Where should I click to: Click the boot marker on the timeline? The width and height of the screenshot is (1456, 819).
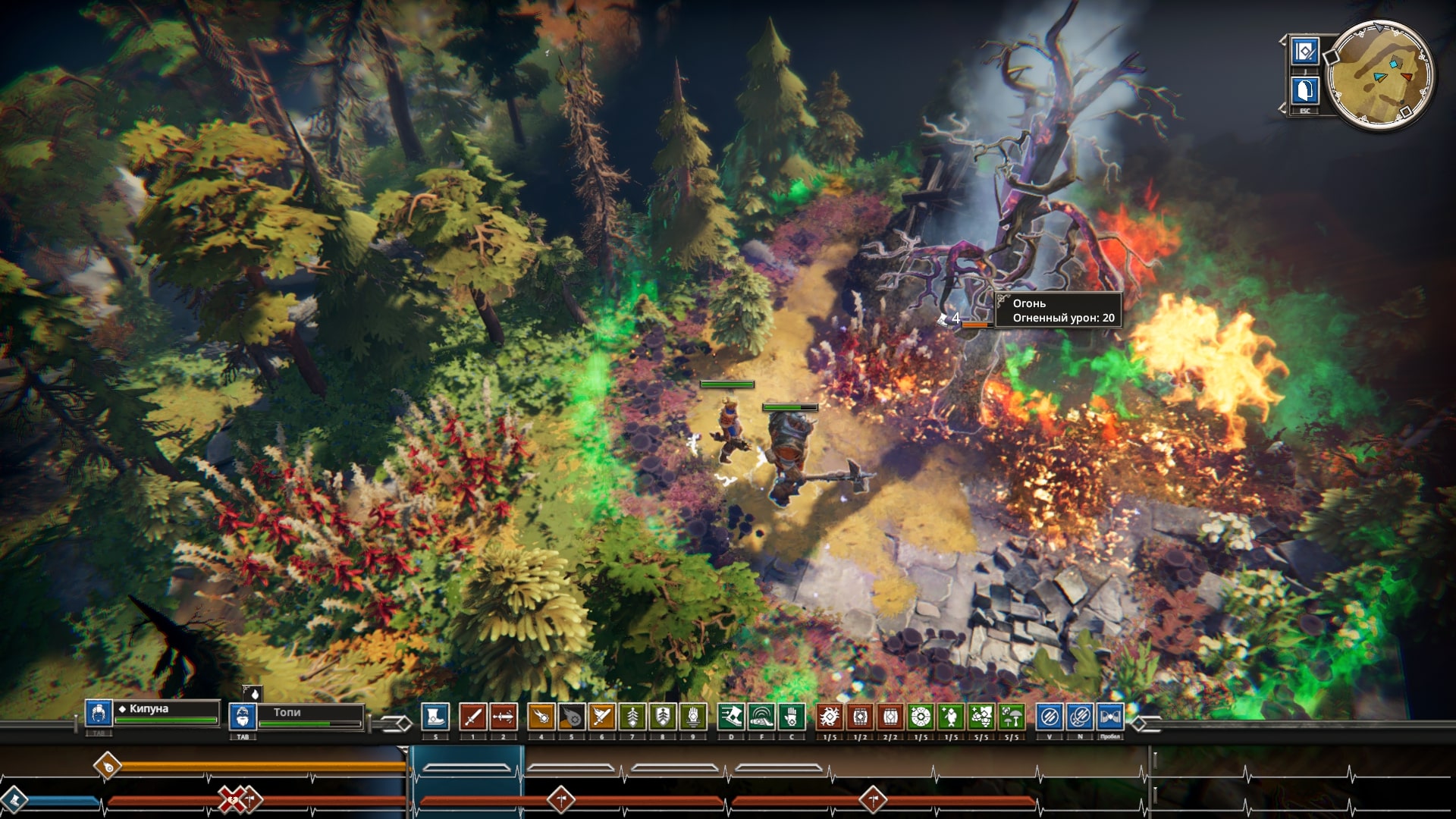click(x=14, y=799)
